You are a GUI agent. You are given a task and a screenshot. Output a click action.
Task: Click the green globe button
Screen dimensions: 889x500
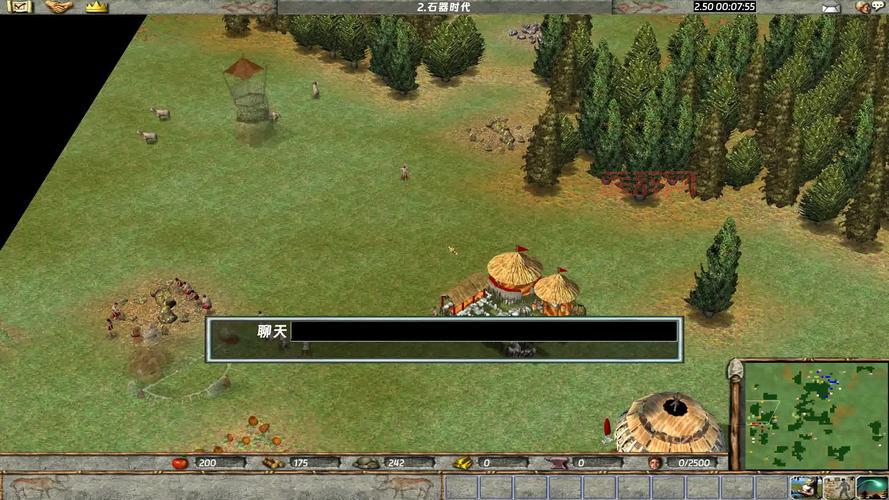[x=870, y=487]
